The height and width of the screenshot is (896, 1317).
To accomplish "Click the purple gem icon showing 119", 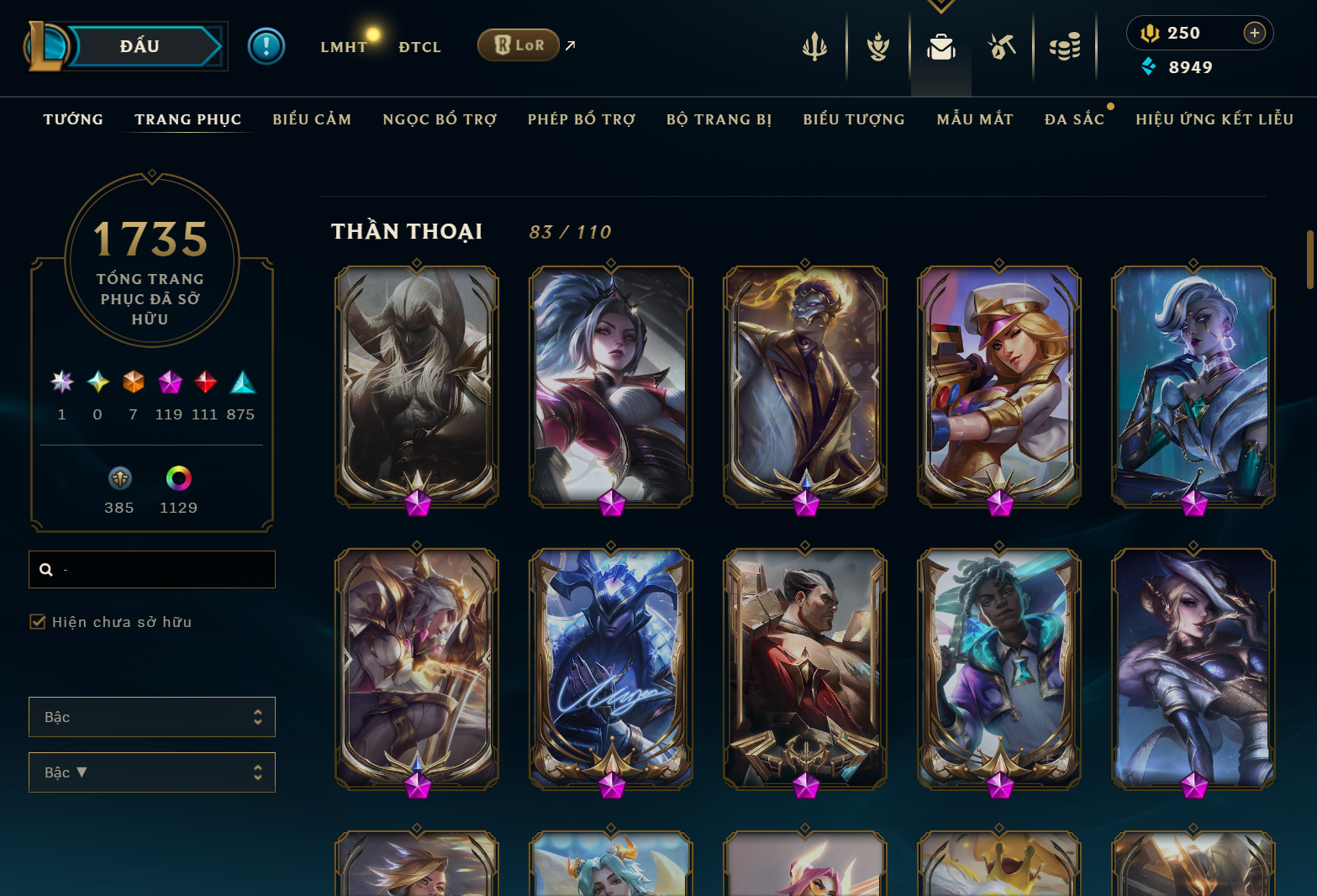I will (x=170, y=383).
